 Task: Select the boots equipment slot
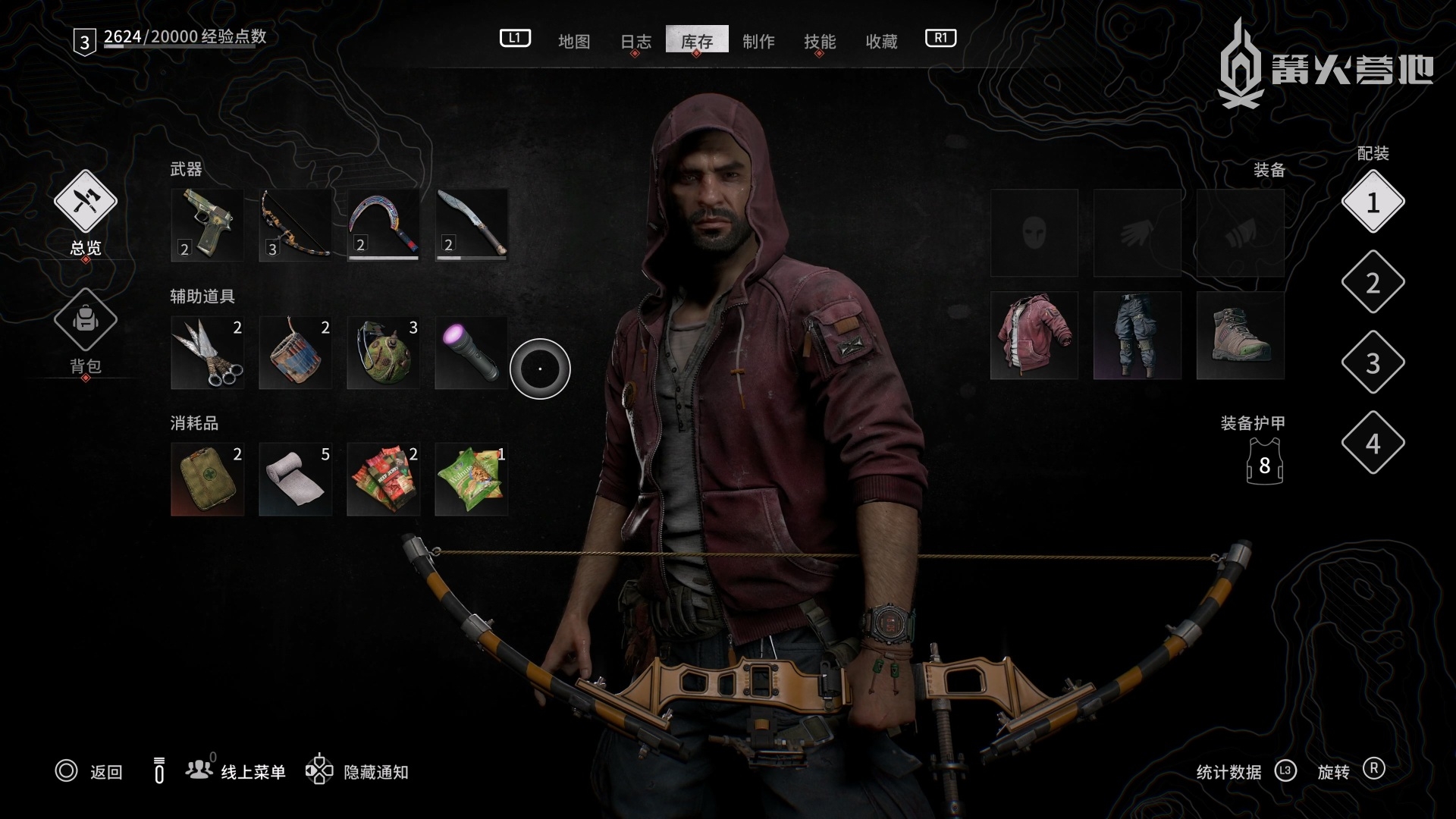pyautogui.click(x=1241, y=335)
